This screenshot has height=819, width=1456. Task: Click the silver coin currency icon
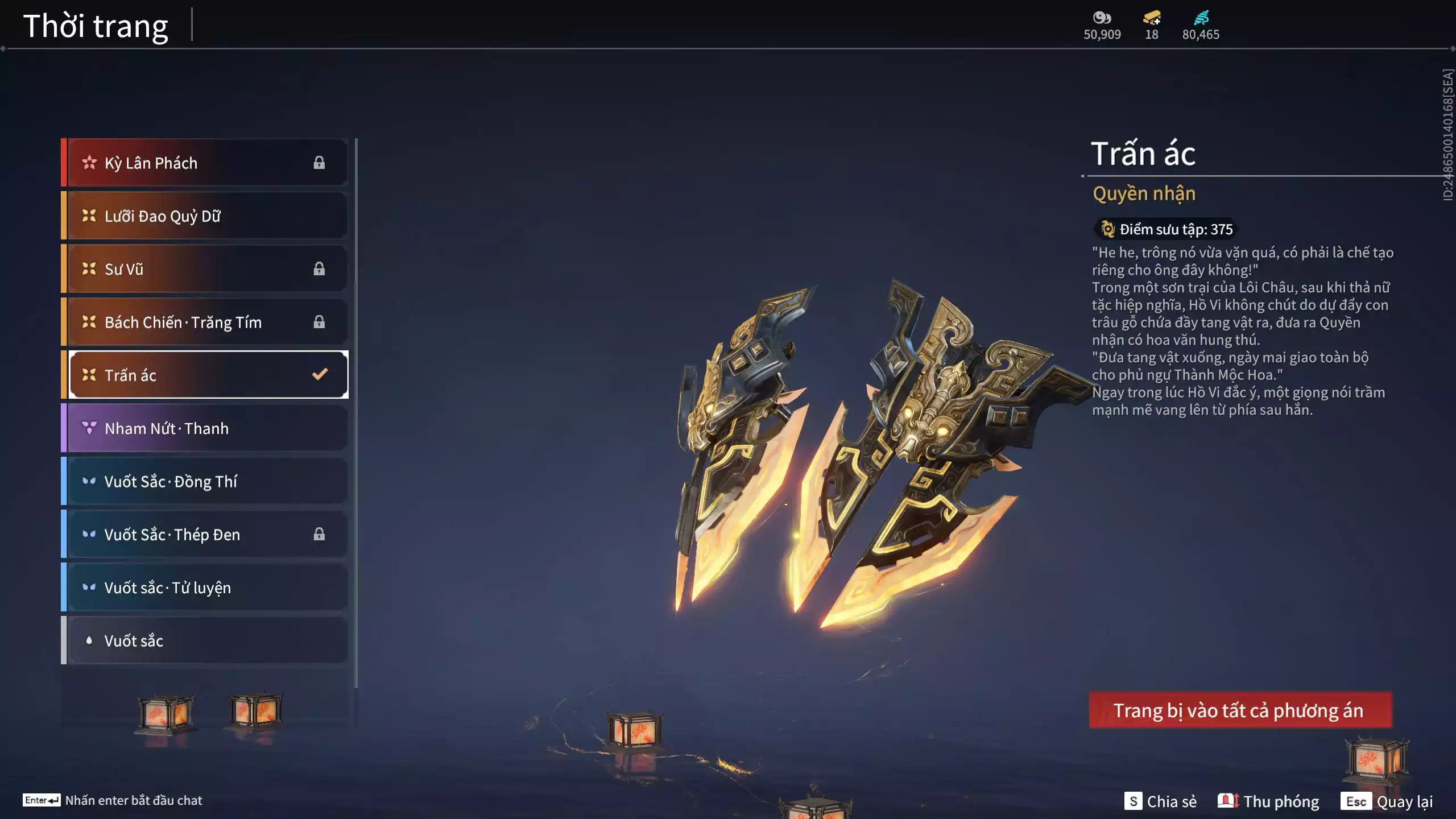coord(1102,18)
